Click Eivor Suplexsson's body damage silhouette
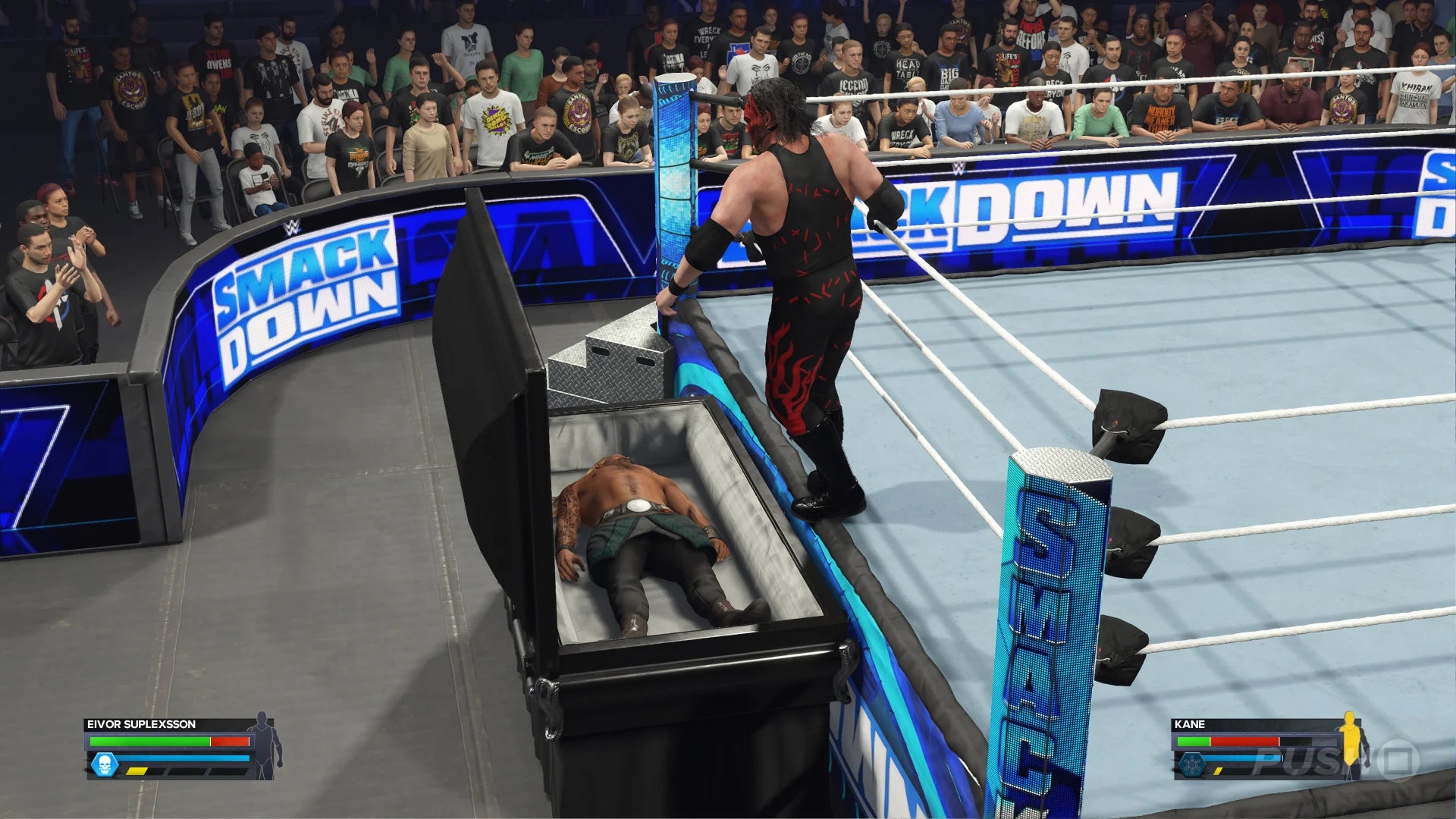The height and width of the screenshot is (819, 1456). click(x=264, y=746)
